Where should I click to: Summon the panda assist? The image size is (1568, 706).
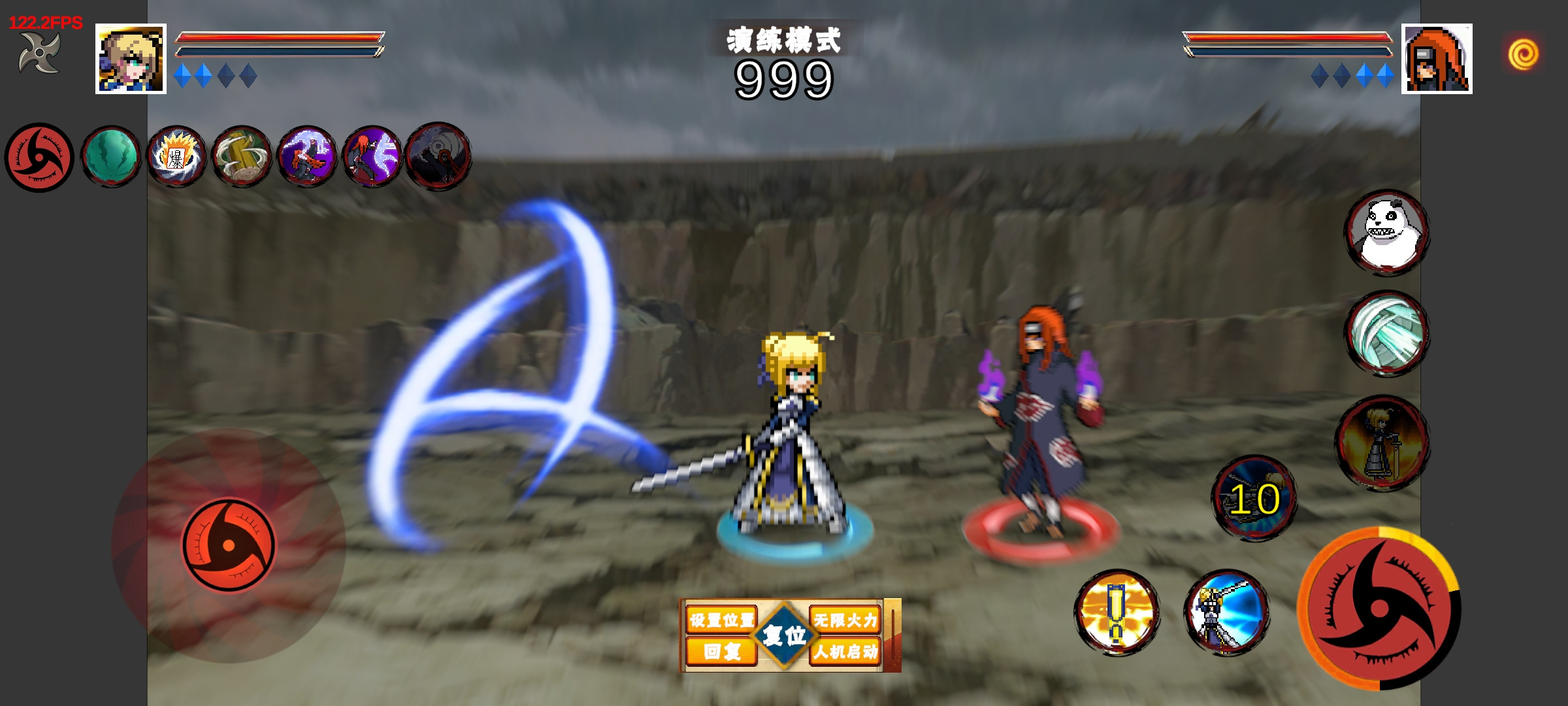click(1386, 232)
